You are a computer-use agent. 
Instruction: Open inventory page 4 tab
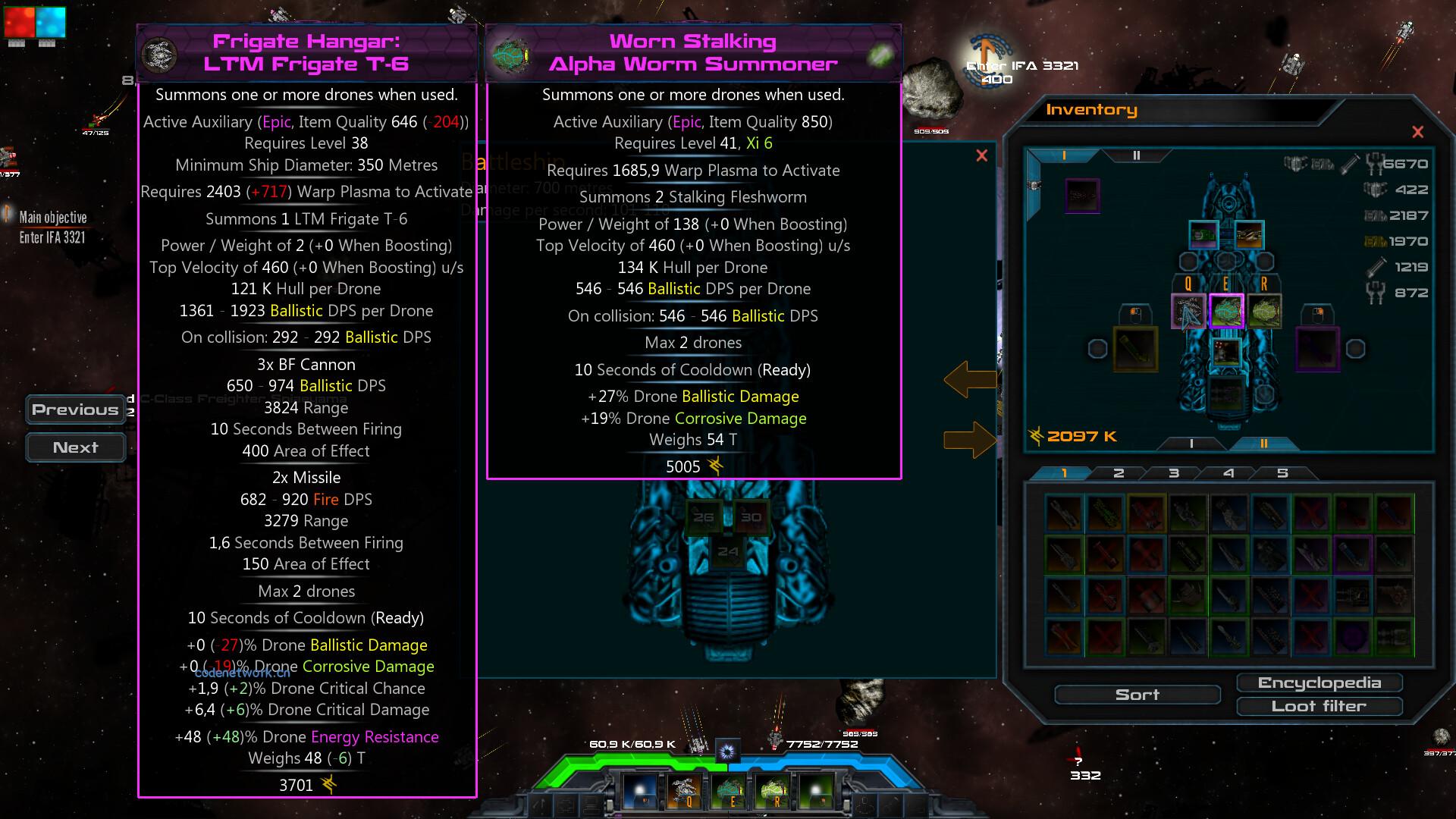[x=1228, y=473]
